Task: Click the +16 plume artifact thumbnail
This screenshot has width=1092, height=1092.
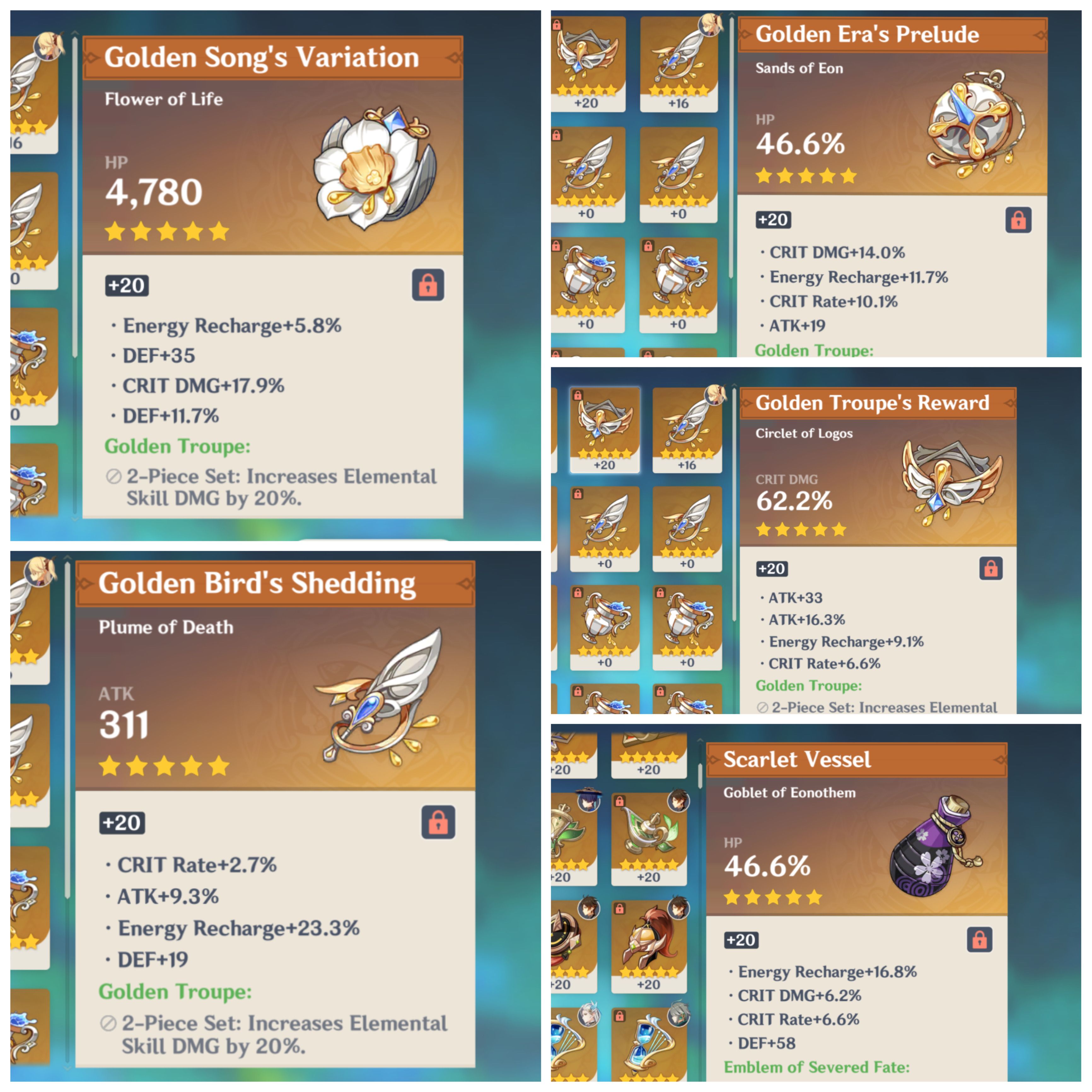Action: coord(678,62)
